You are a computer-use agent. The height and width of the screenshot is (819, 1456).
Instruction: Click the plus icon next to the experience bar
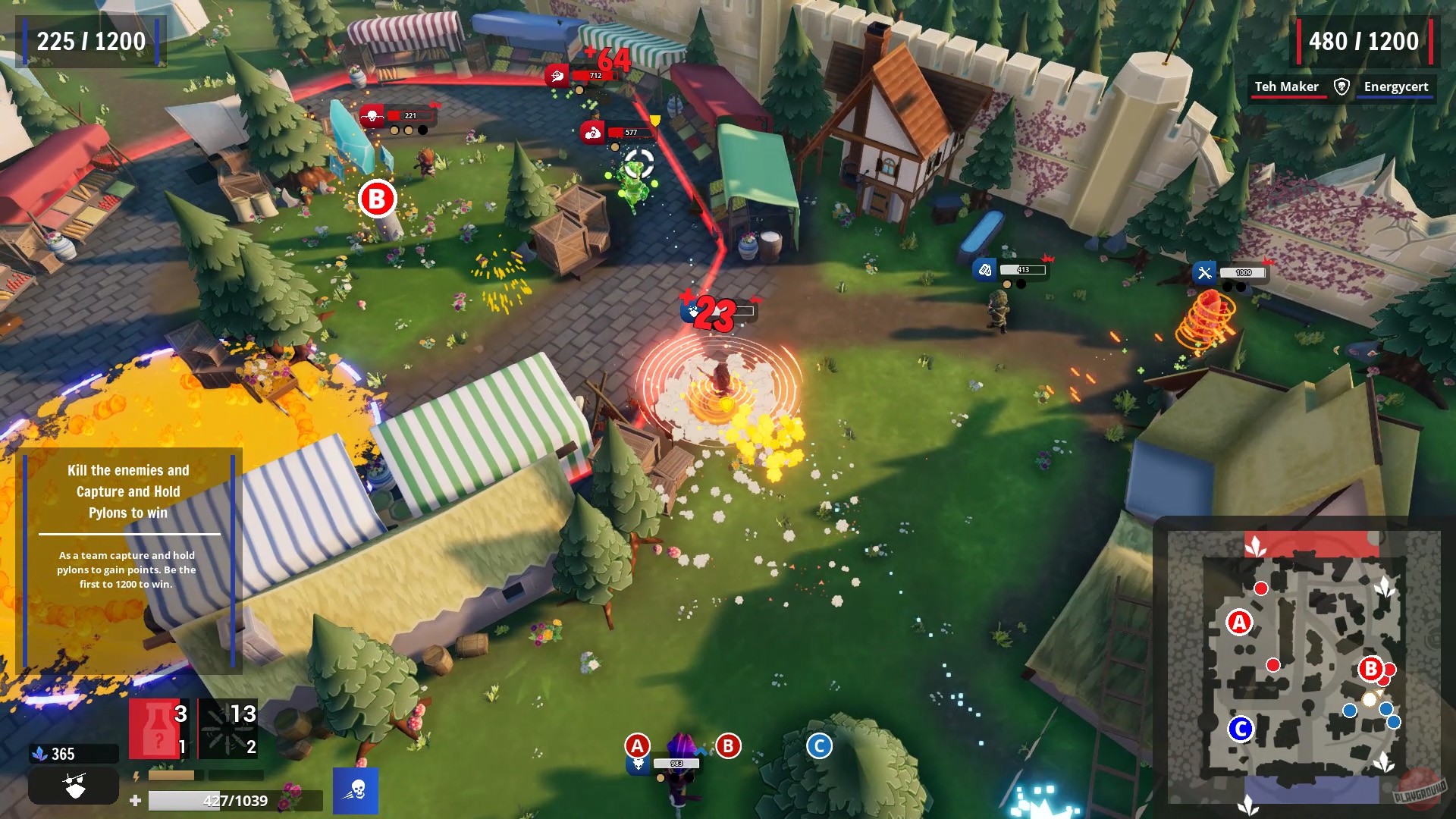coord(135,799)
